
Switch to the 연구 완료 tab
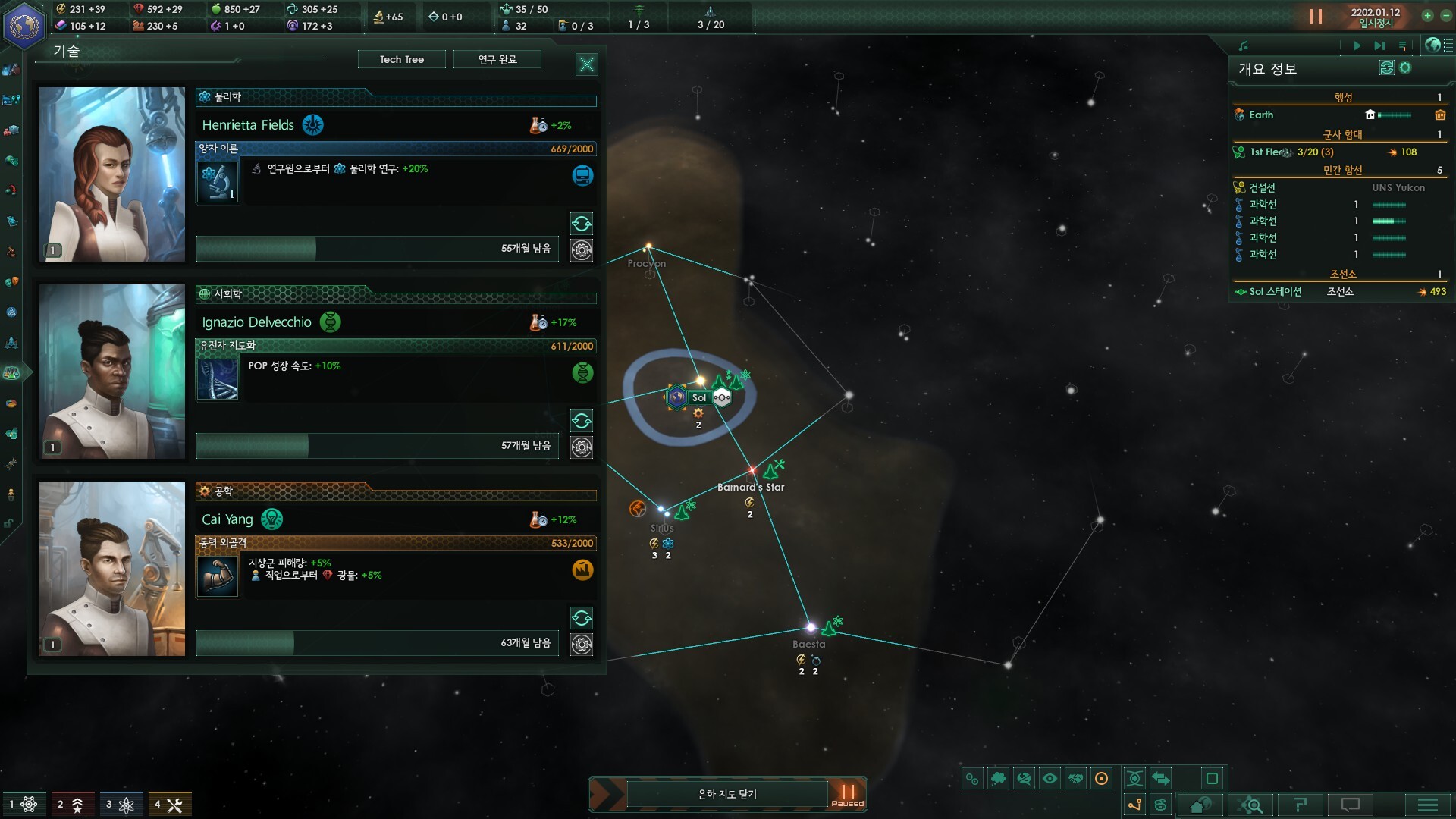(497, 59)
